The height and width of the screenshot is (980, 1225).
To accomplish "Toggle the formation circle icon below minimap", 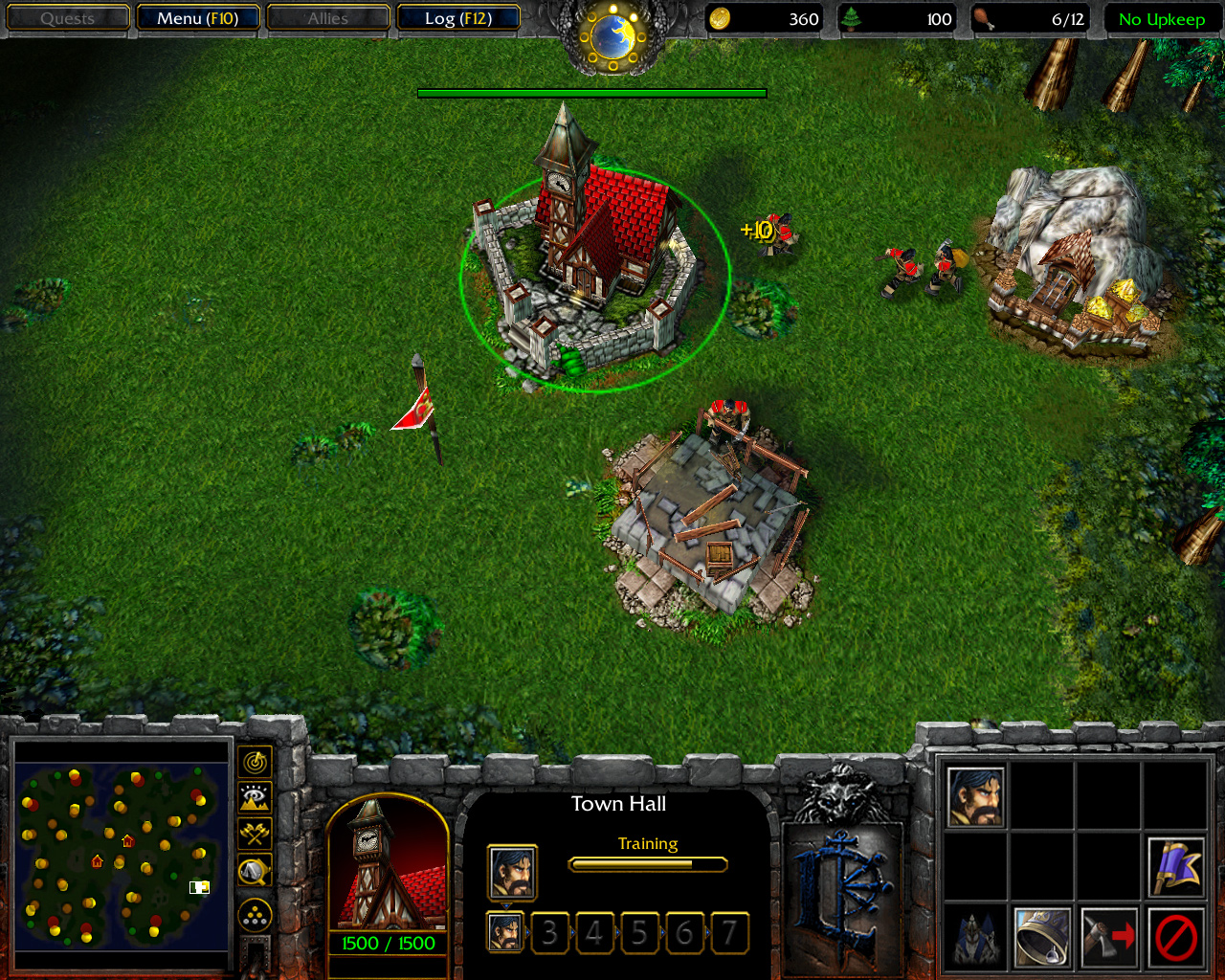I will pos(254,916).
